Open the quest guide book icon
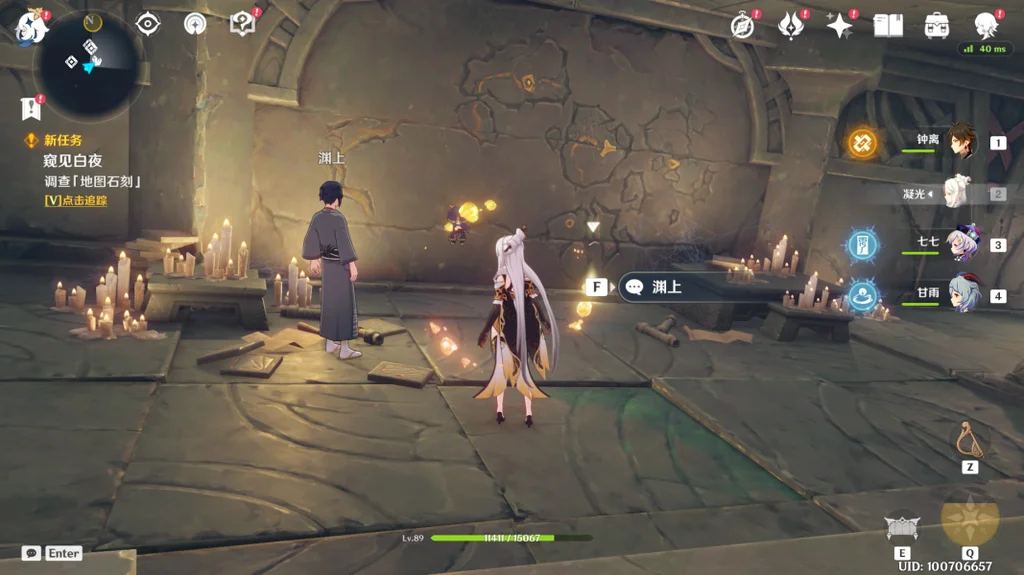Viewport: 1024px width, 575px height. tap(242, 23)
